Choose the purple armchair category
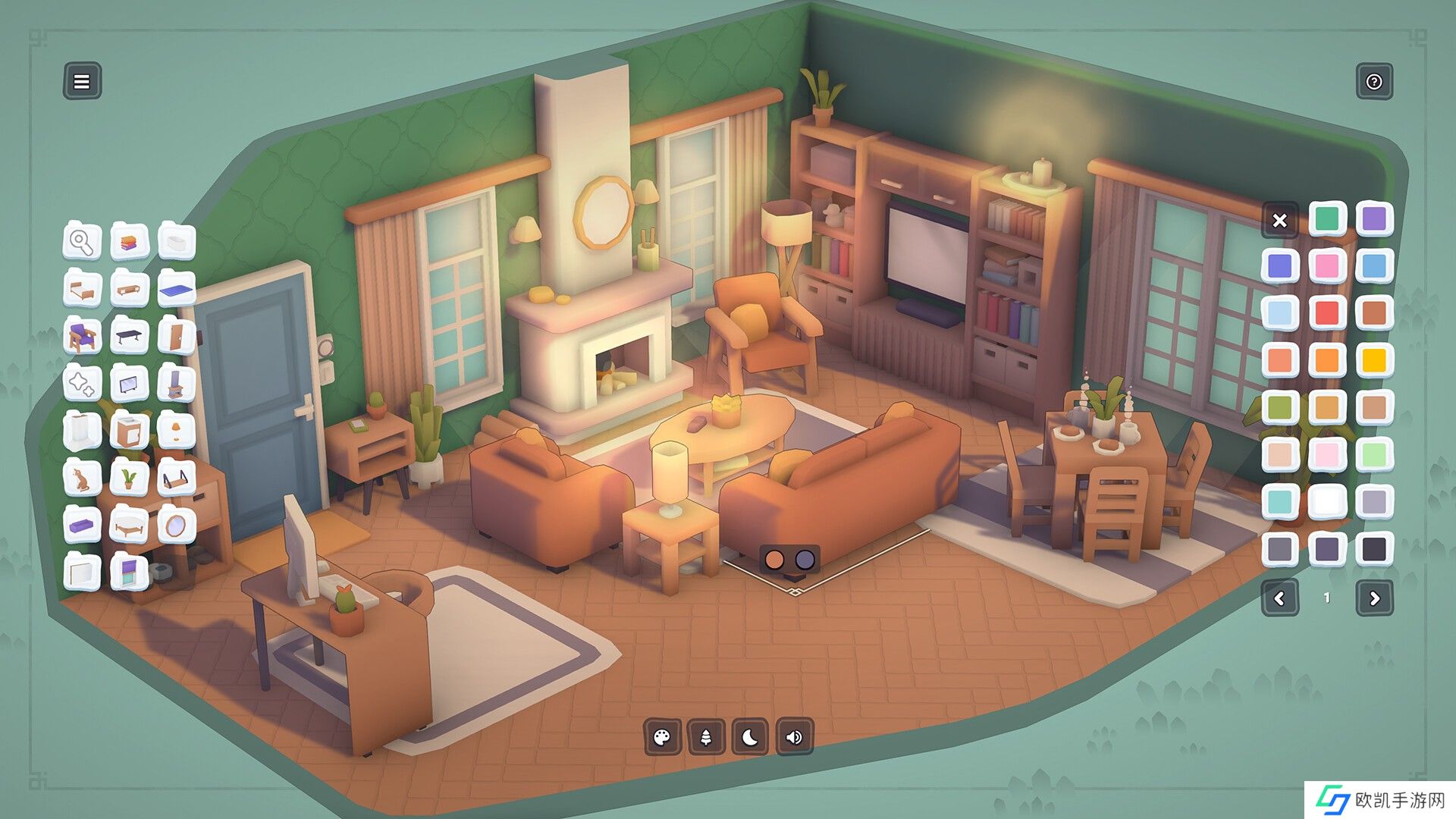Screen dimensions: 1456x819 (82, 336)
